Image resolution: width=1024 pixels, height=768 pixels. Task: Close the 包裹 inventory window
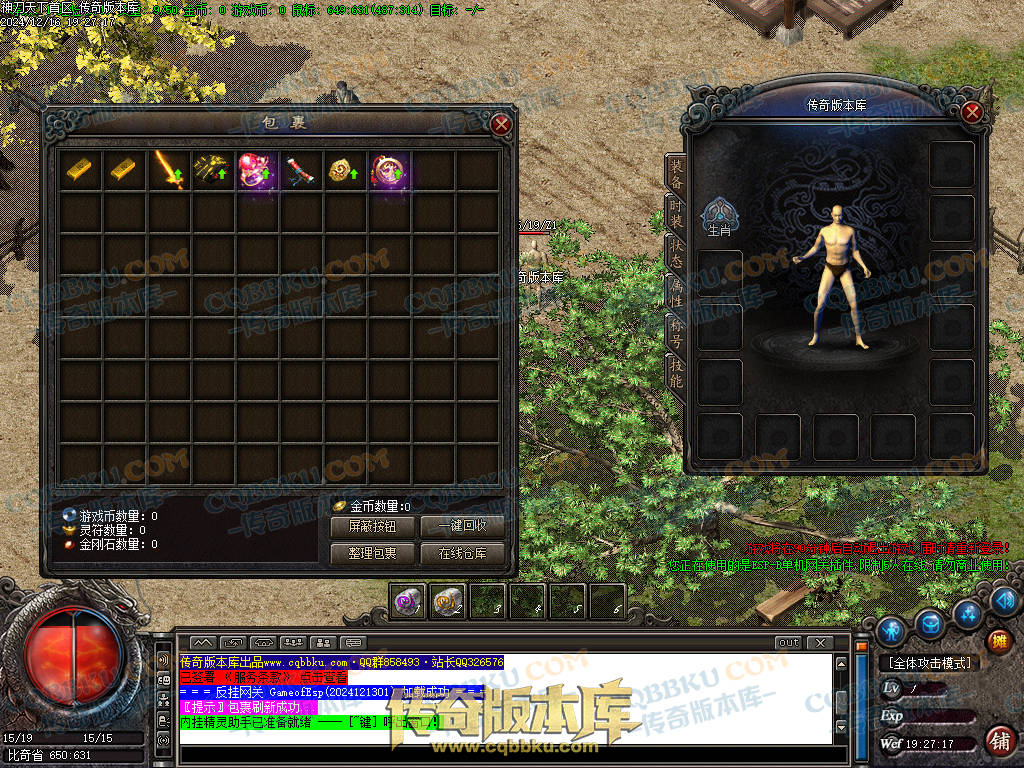coord(502,124)
